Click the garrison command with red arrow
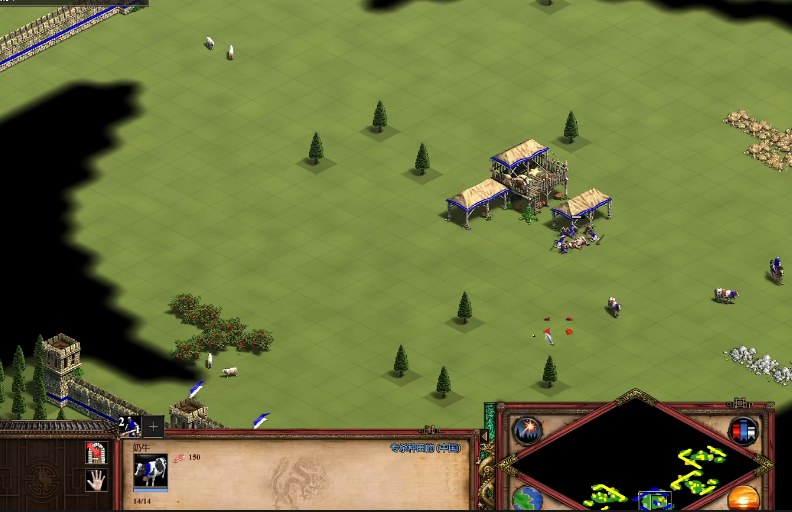792x512 pixels. (97, 452)
